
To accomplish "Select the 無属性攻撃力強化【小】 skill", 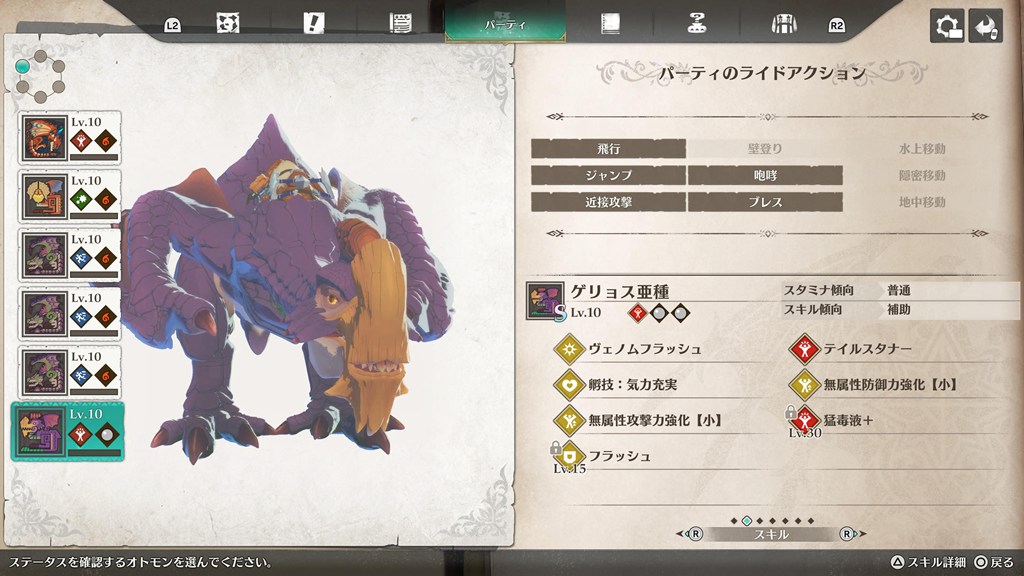I will tap(654, 420).
